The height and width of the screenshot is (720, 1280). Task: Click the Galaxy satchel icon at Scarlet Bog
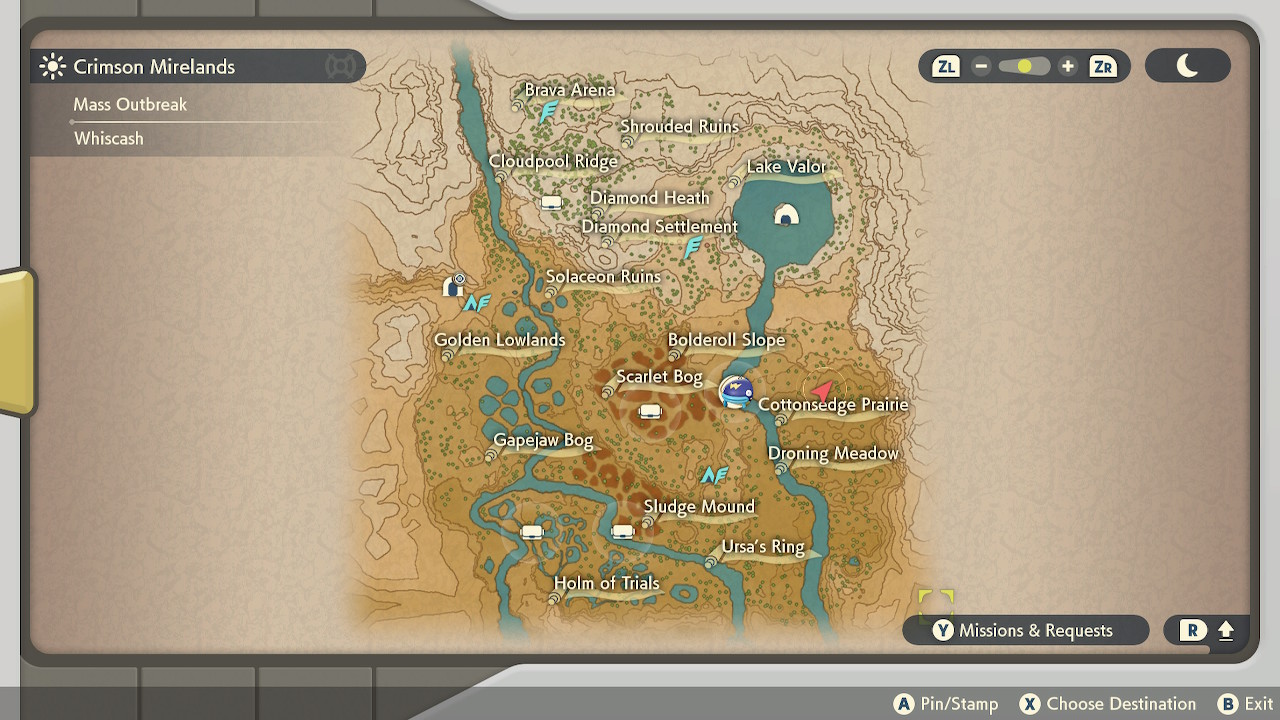coord(736,392)
